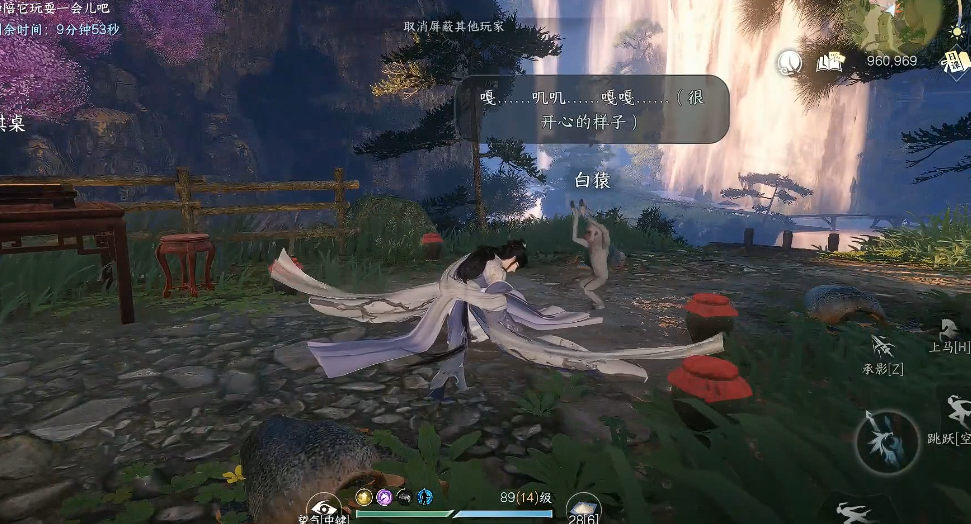
Task: Click the blue figure buff icon
Action: pyautogui.click(x=424, y=497)
